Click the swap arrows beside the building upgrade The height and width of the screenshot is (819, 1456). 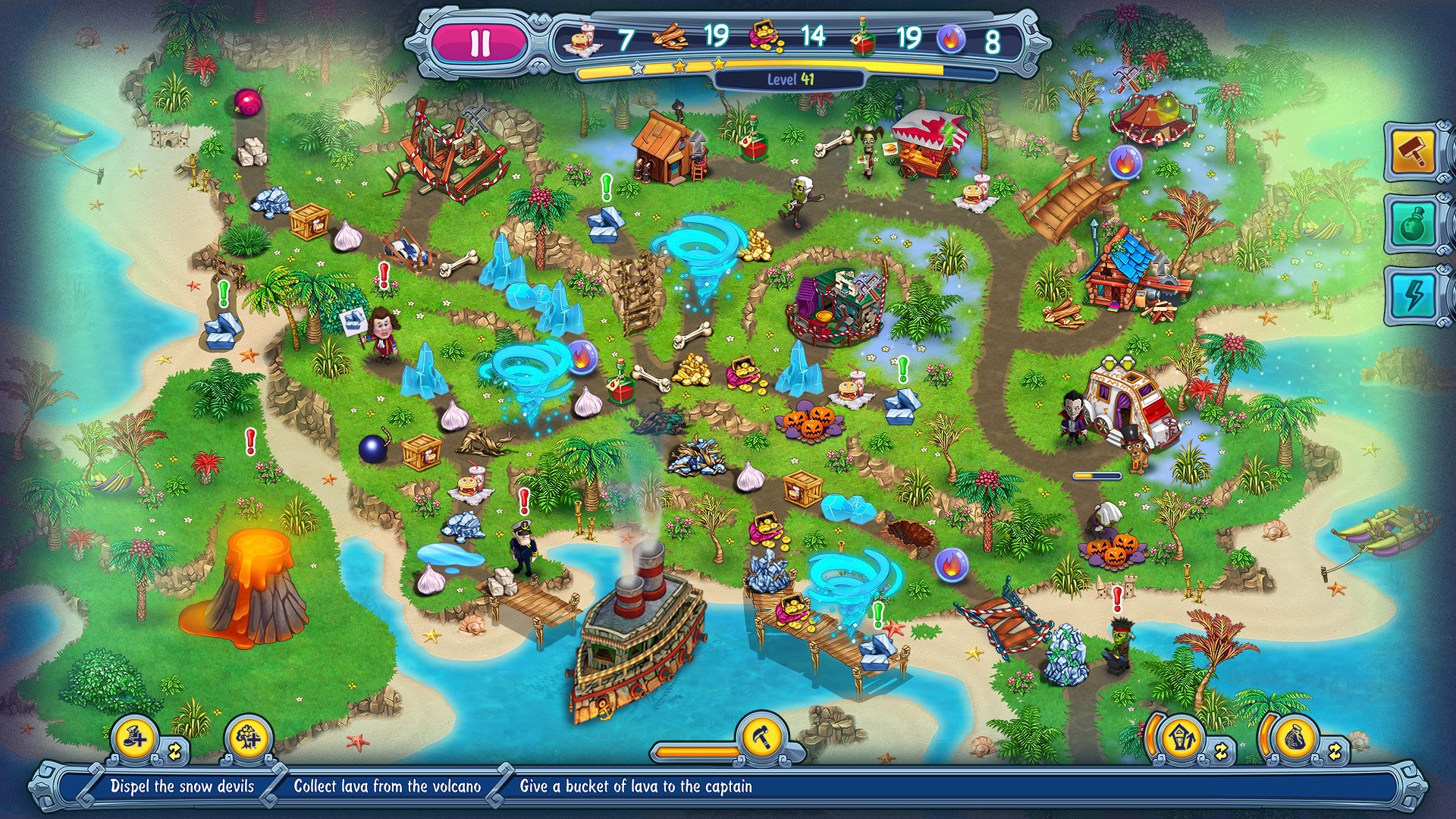(x=1221, y=752)
